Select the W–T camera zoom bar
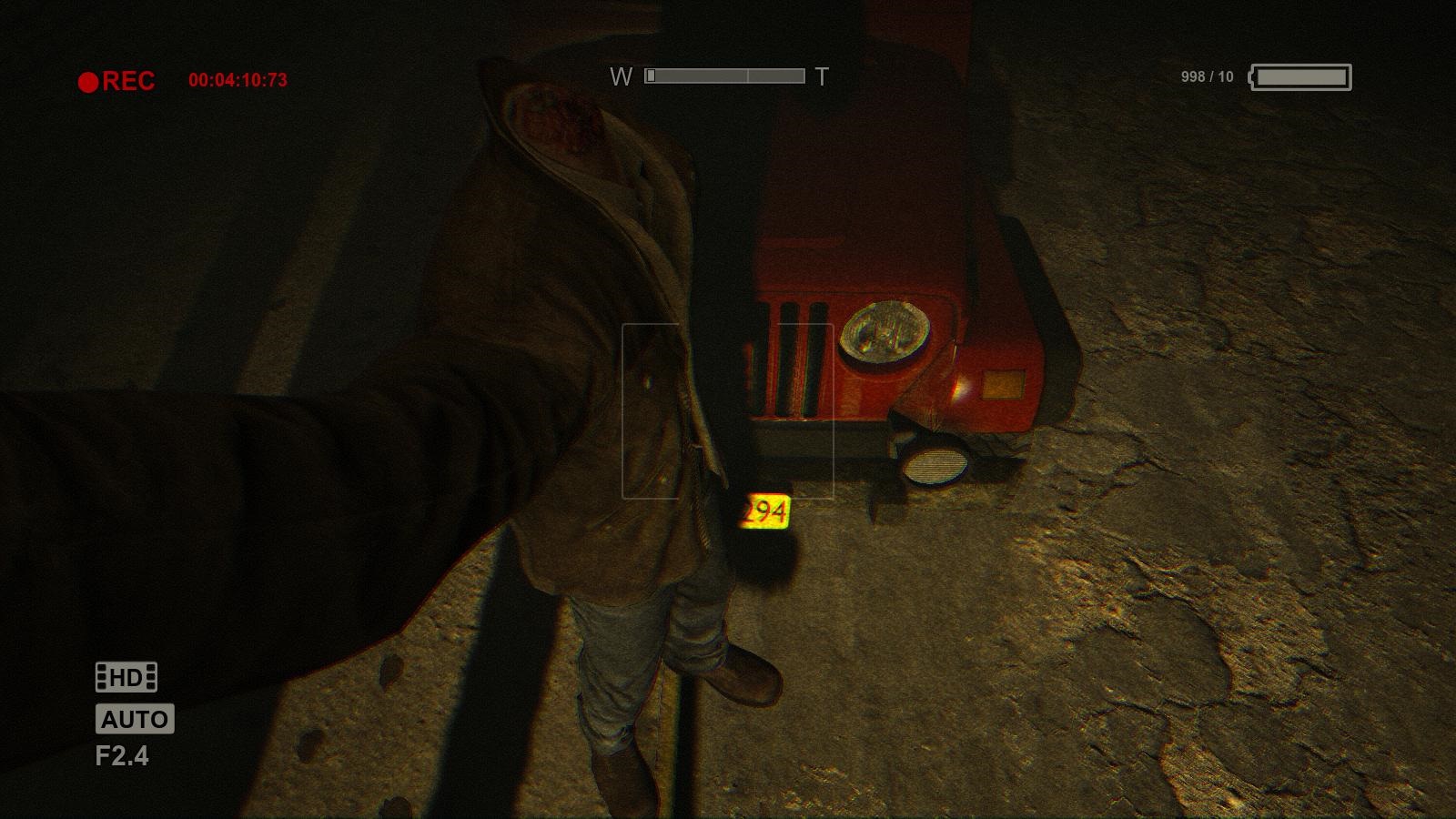 tap(724, 76)
